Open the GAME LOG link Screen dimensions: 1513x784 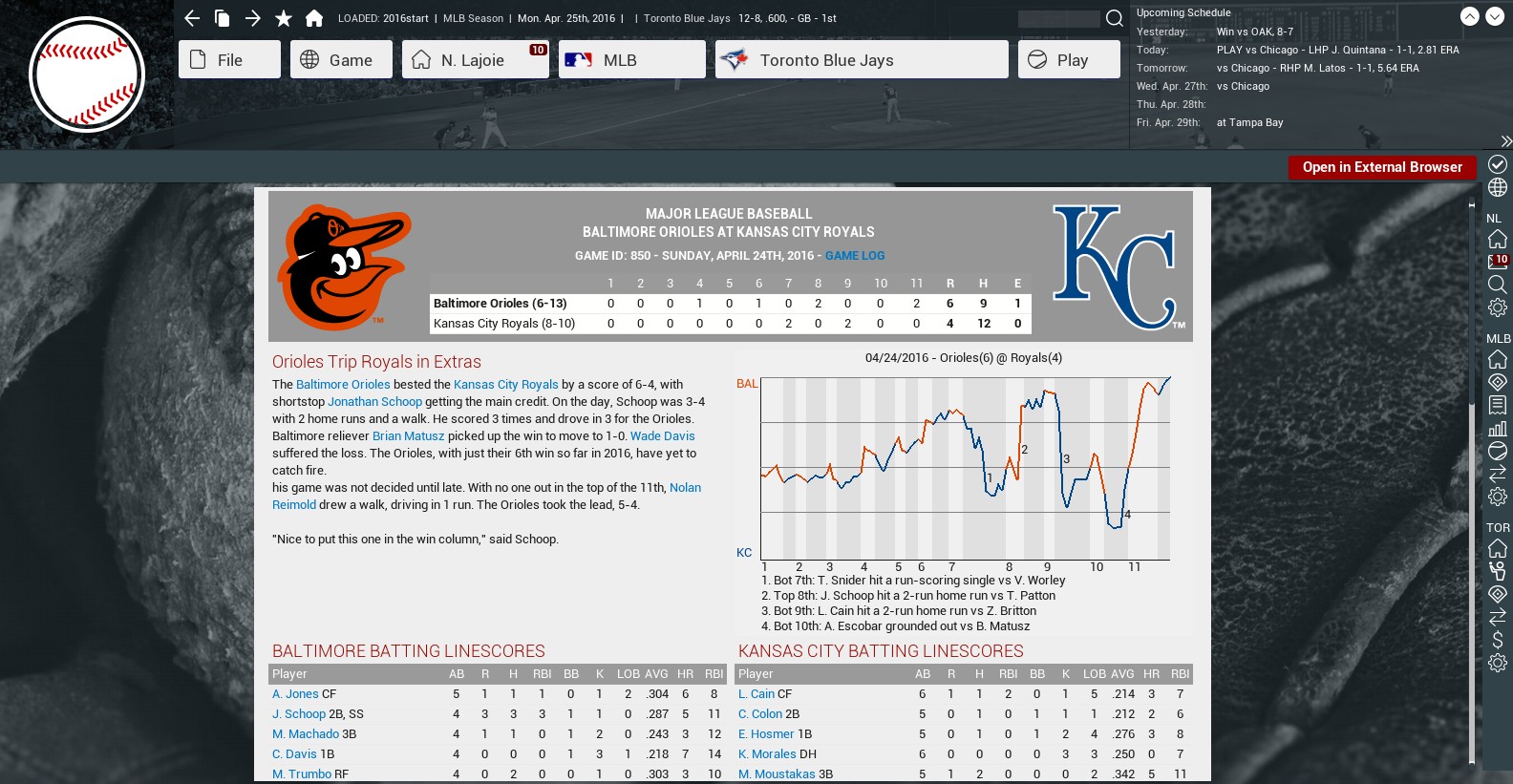tap(855, 256)
